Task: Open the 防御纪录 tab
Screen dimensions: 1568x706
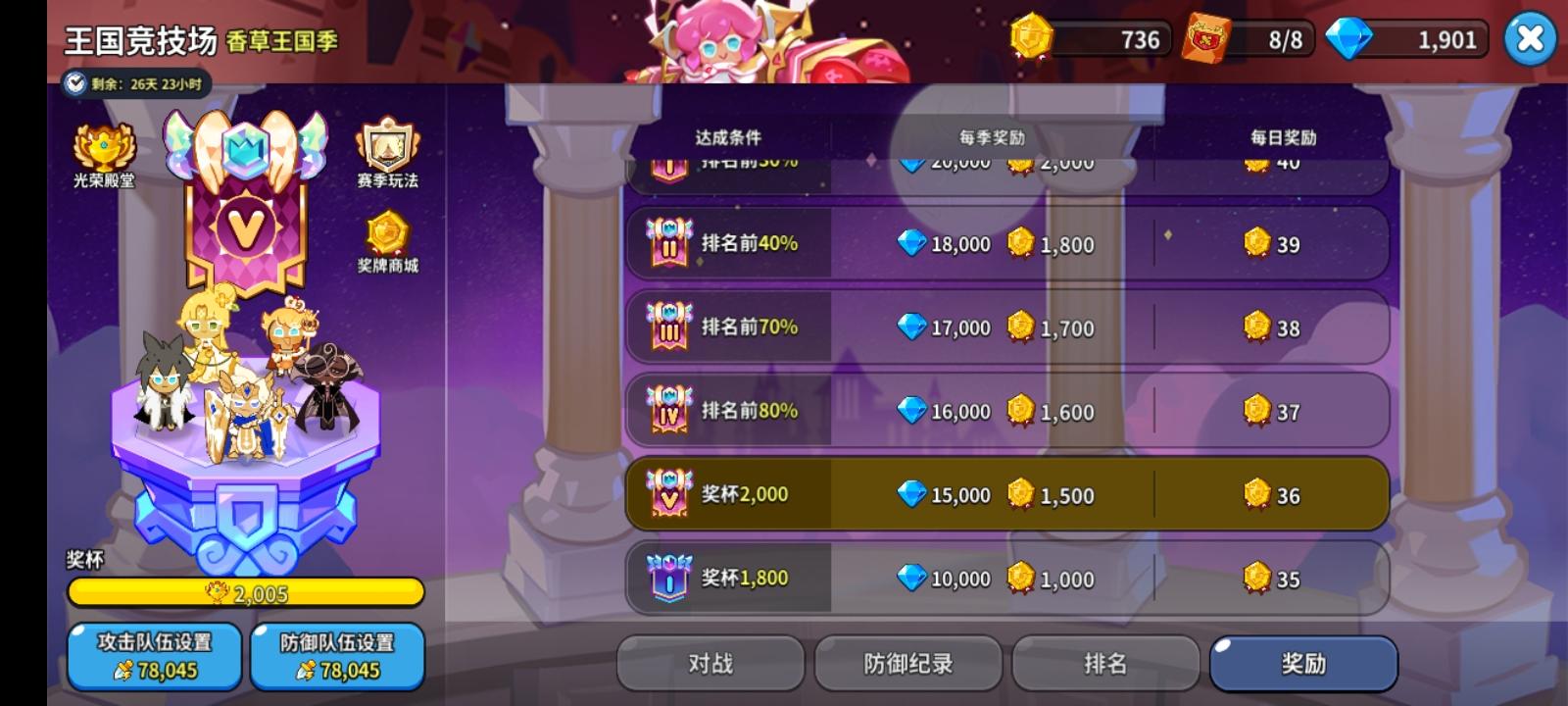Action: (908, 663)
